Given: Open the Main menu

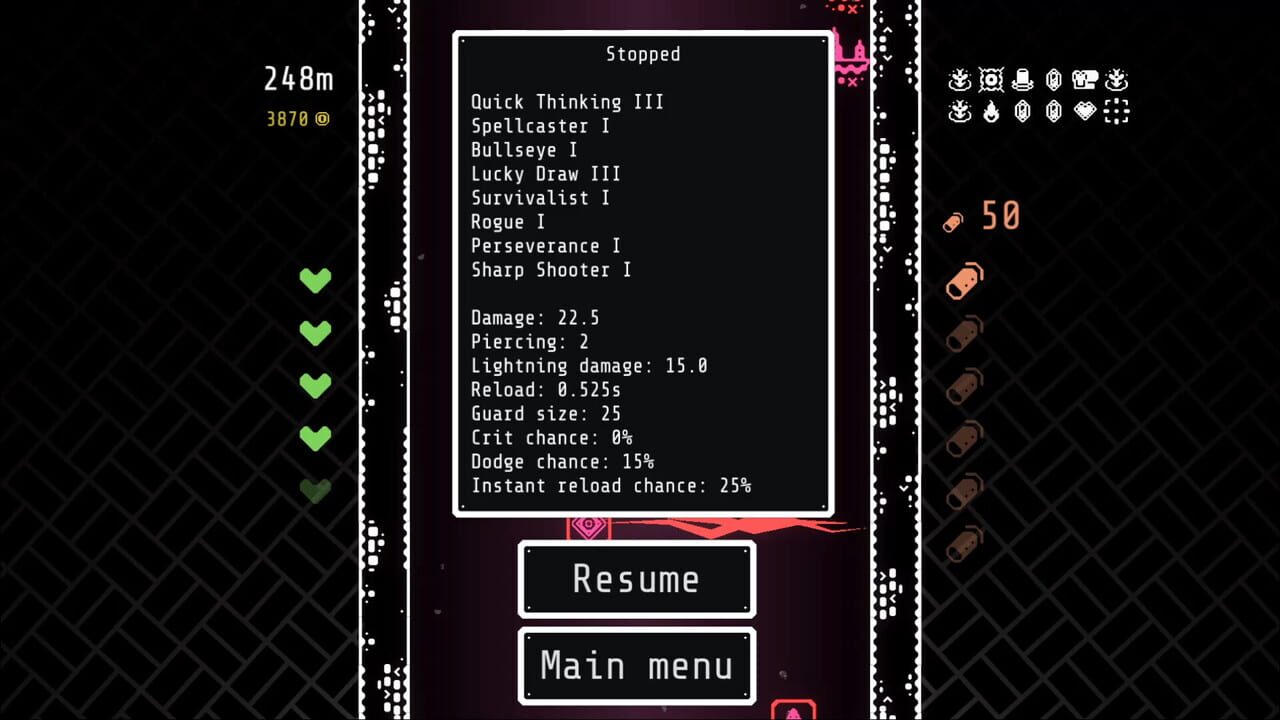Looking at the screenshot, I should (x=636, y=665).
